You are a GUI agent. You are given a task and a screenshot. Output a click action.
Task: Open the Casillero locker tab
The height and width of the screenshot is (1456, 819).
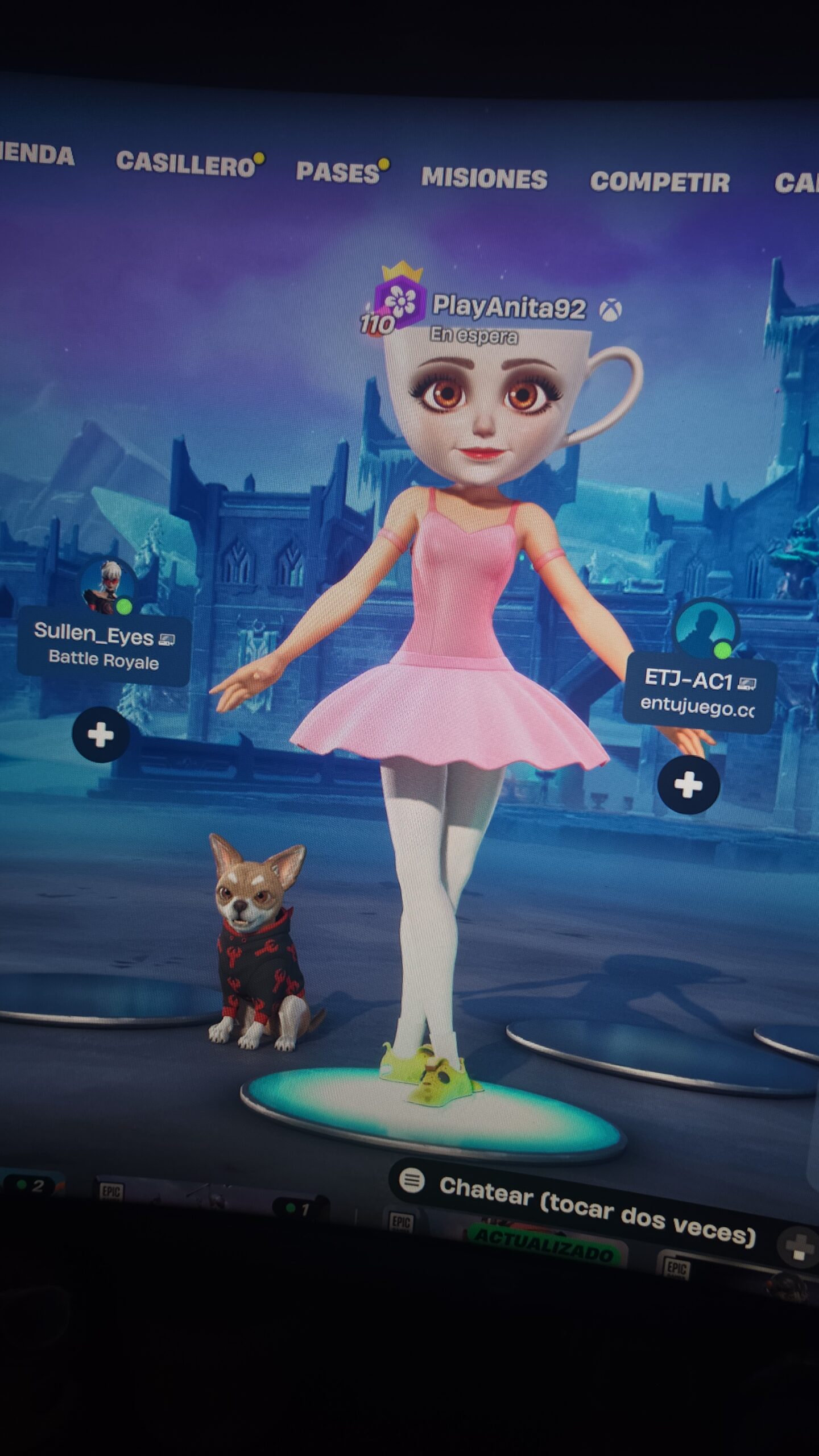pyautogui.click(x=185, y=164)
